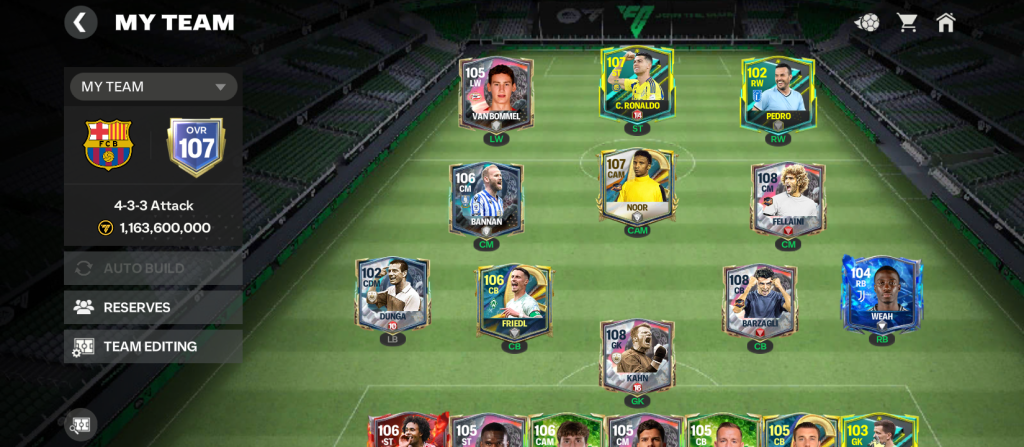Screen dimensions: 1024x447
Task: Tap the soccer ball icon
Action: pos(867,22)
